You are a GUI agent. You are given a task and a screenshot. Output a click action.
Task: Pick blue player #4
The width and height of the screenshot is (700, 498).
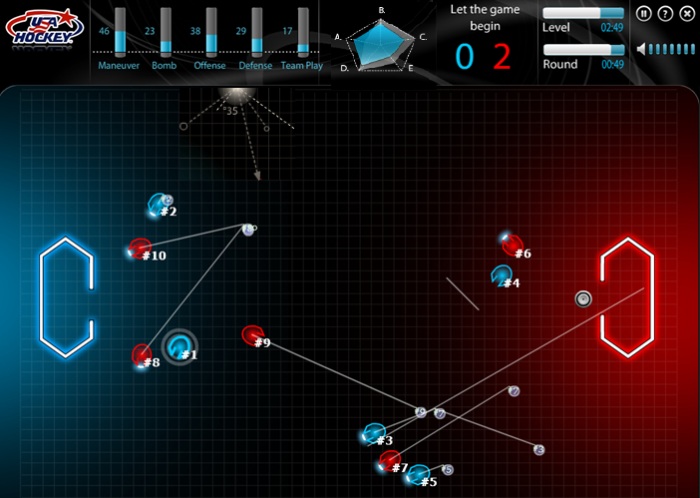(x=502, y=276)
